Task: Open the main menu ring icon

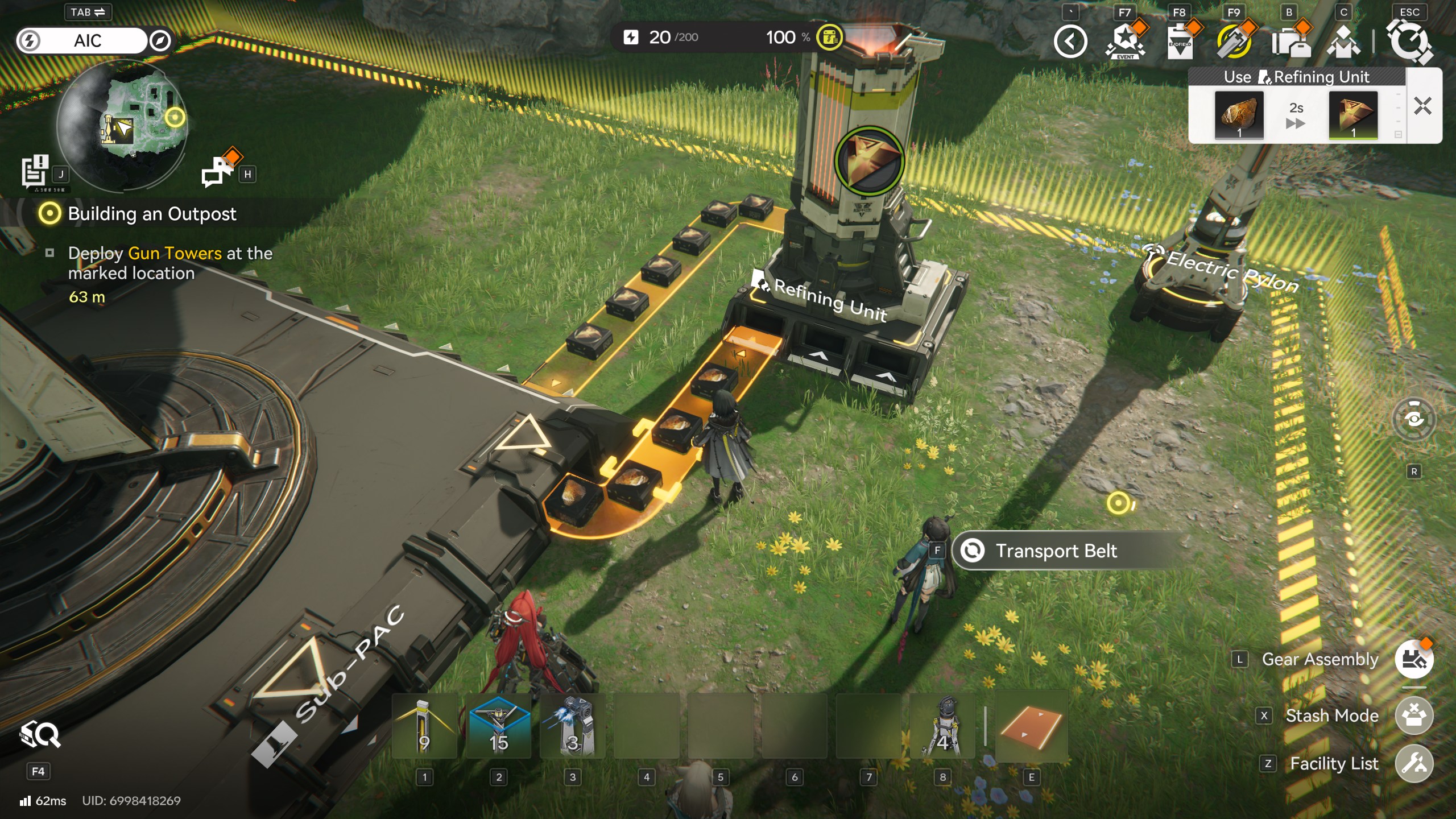Action: [1409, 42]
